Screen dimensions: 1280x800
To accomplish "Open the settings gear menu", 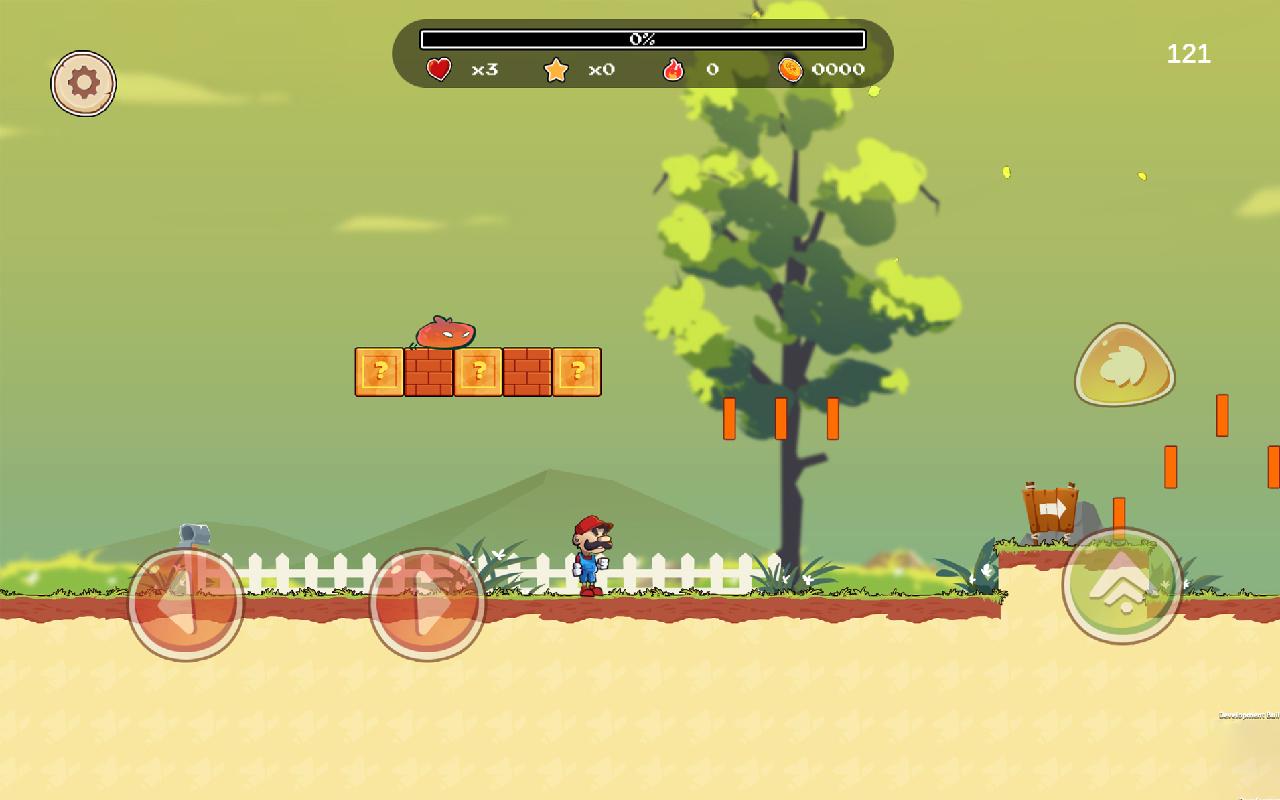I will pyautogui.click(x=84, y=83).
